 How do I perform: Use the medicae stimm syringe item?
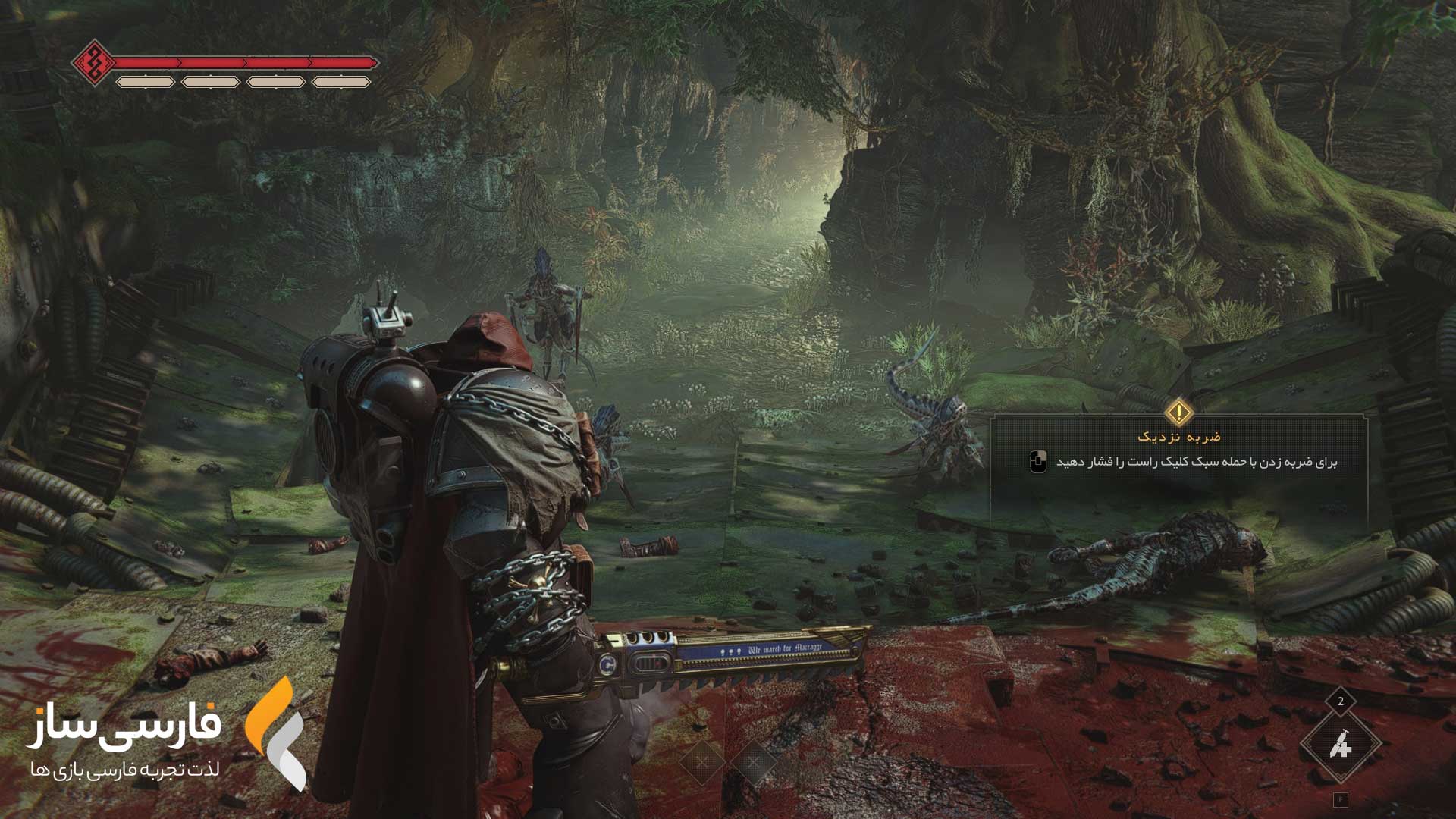coord(1340,745)
